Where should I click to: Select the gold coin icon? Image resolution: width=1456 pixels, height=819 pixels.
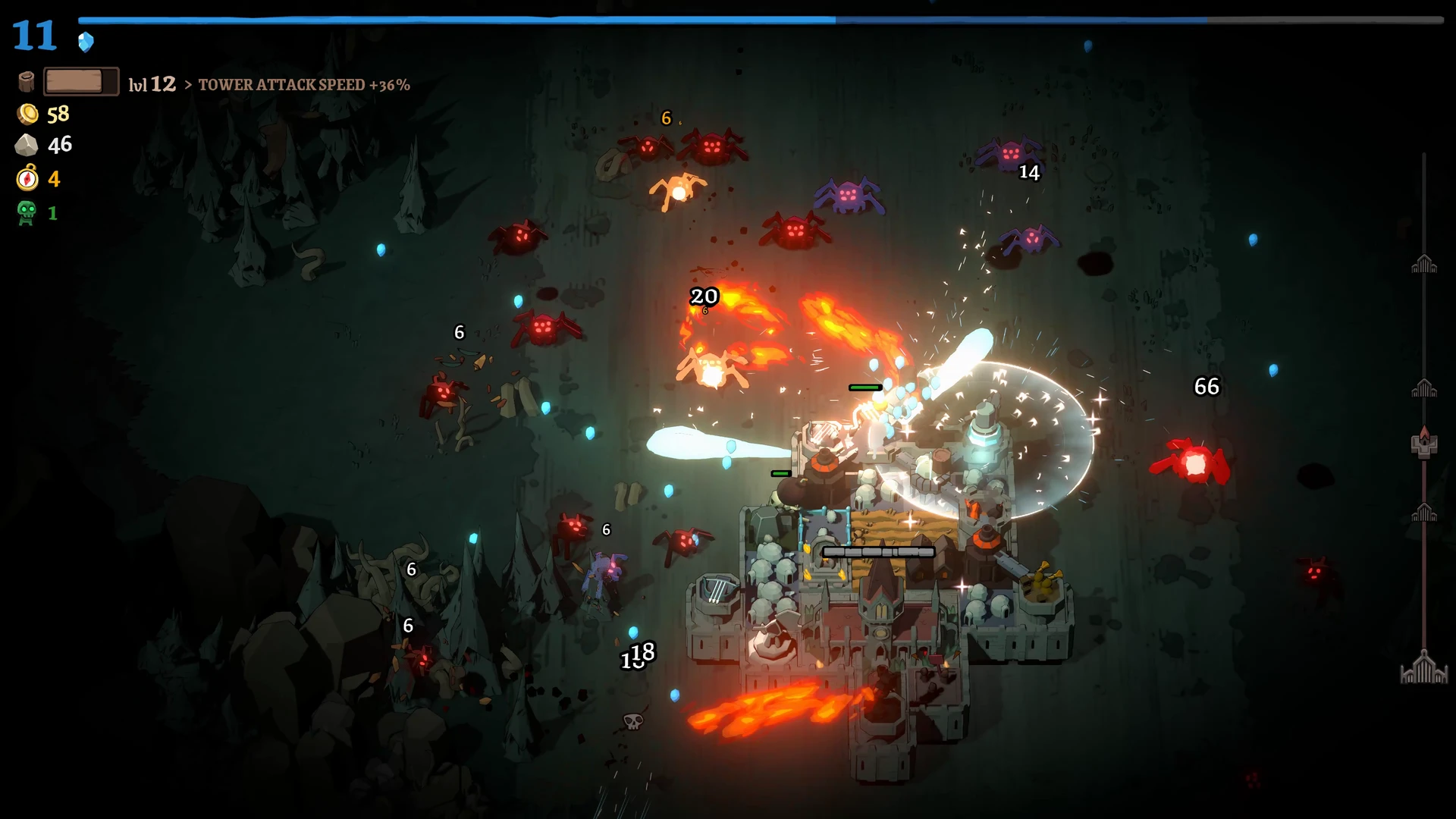click(x=28, y=115)
